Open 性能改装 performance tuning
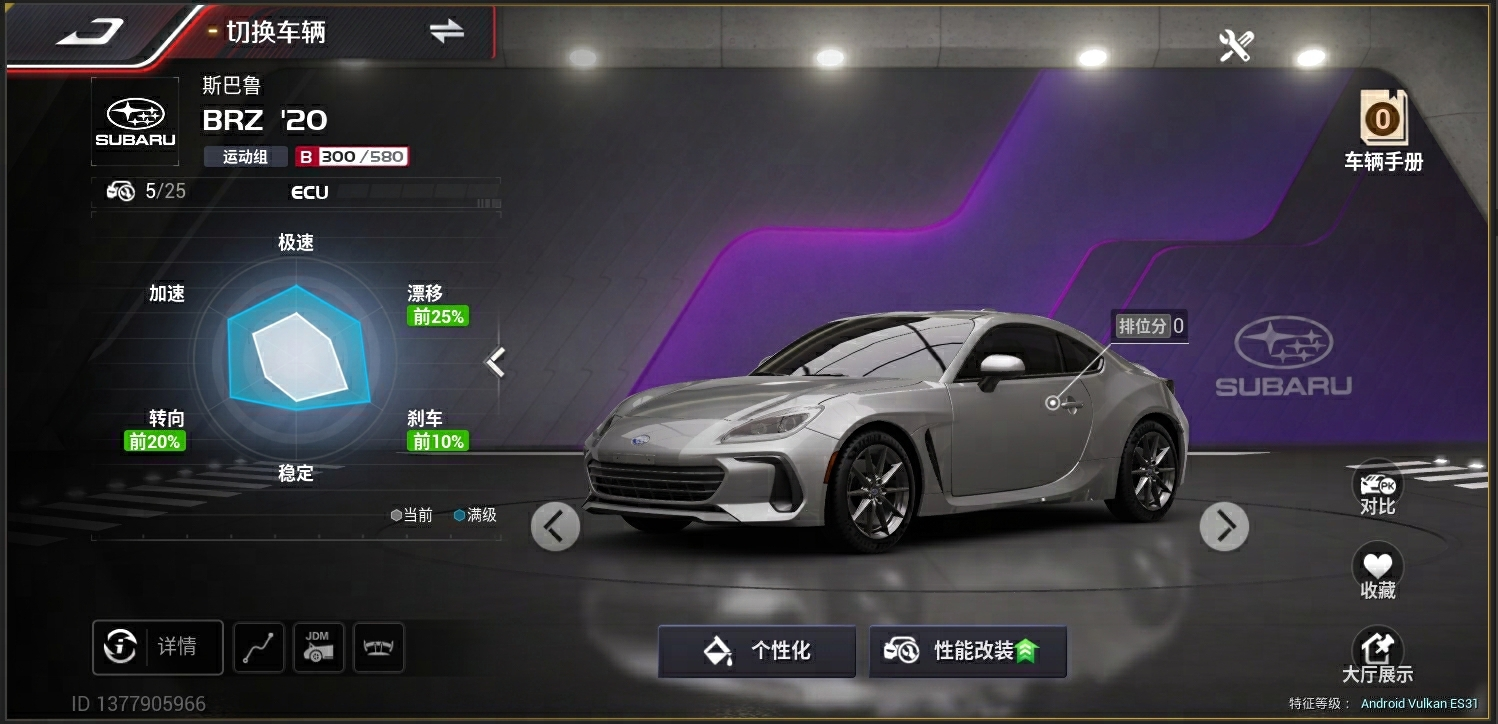The height and width of the screenshot is (724, 1498). (x=967, y=651)
